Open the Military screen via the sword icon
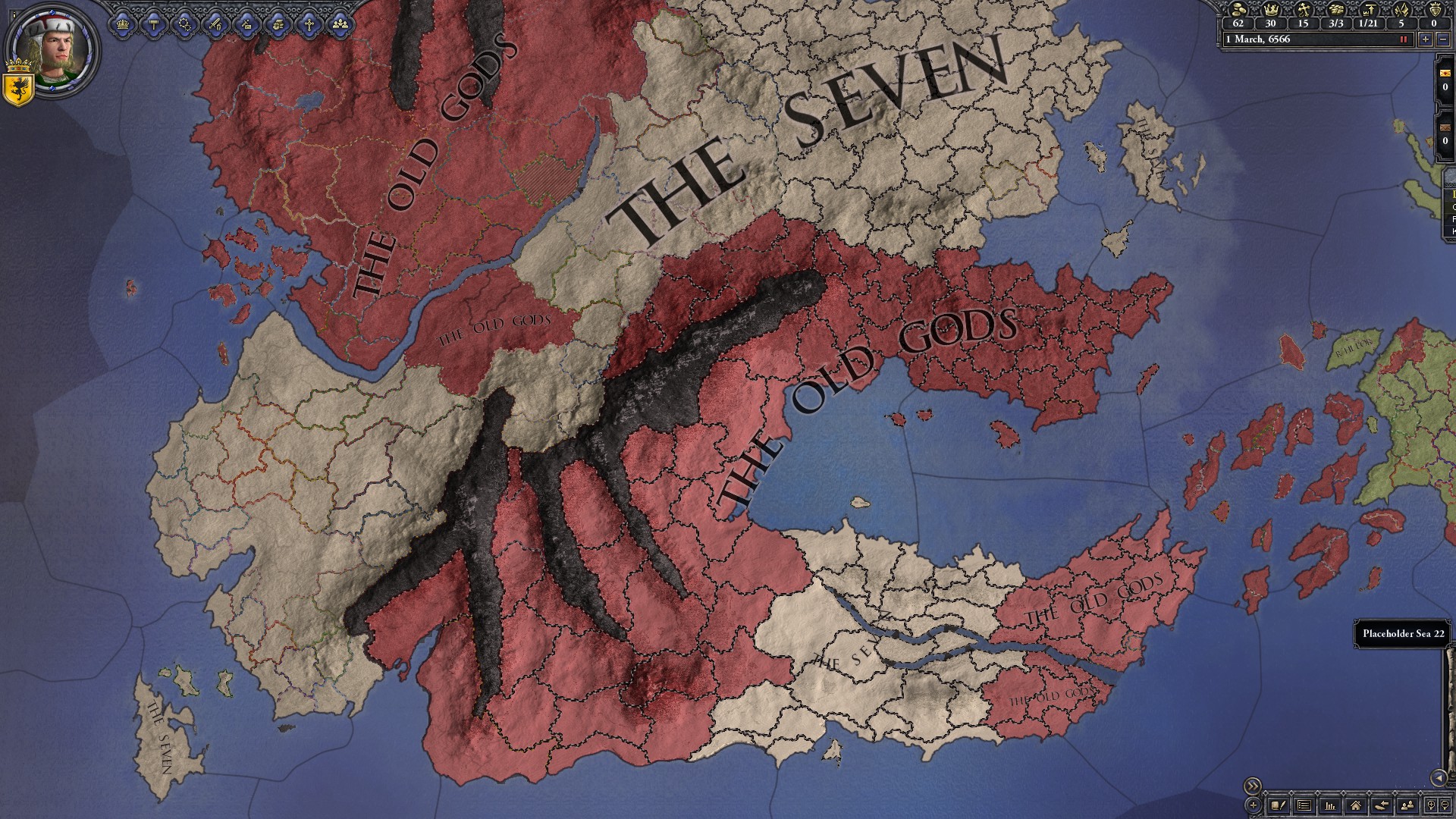Screen dimensions: 1456x819 [x=215, y=24]
